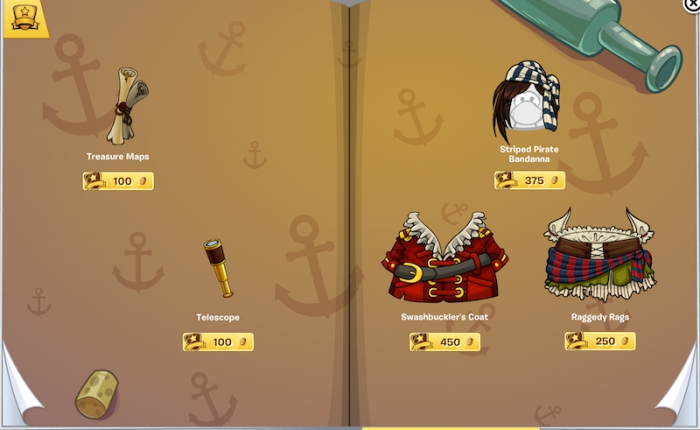This screenshot has height=430, width=700.
Task: Buy the Raggedy Rags for 250
Action: pos(600,342)
